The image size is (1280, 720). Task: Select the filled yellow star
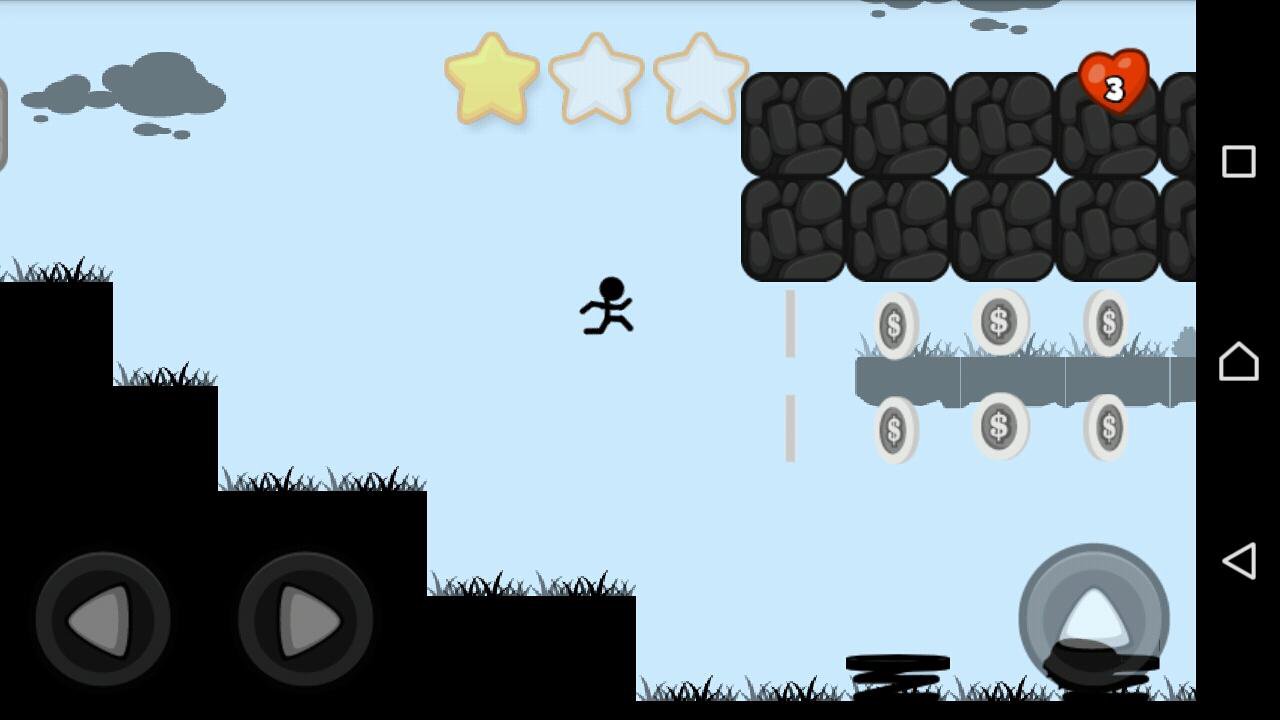pyautogui.click(x=494, y=80)
